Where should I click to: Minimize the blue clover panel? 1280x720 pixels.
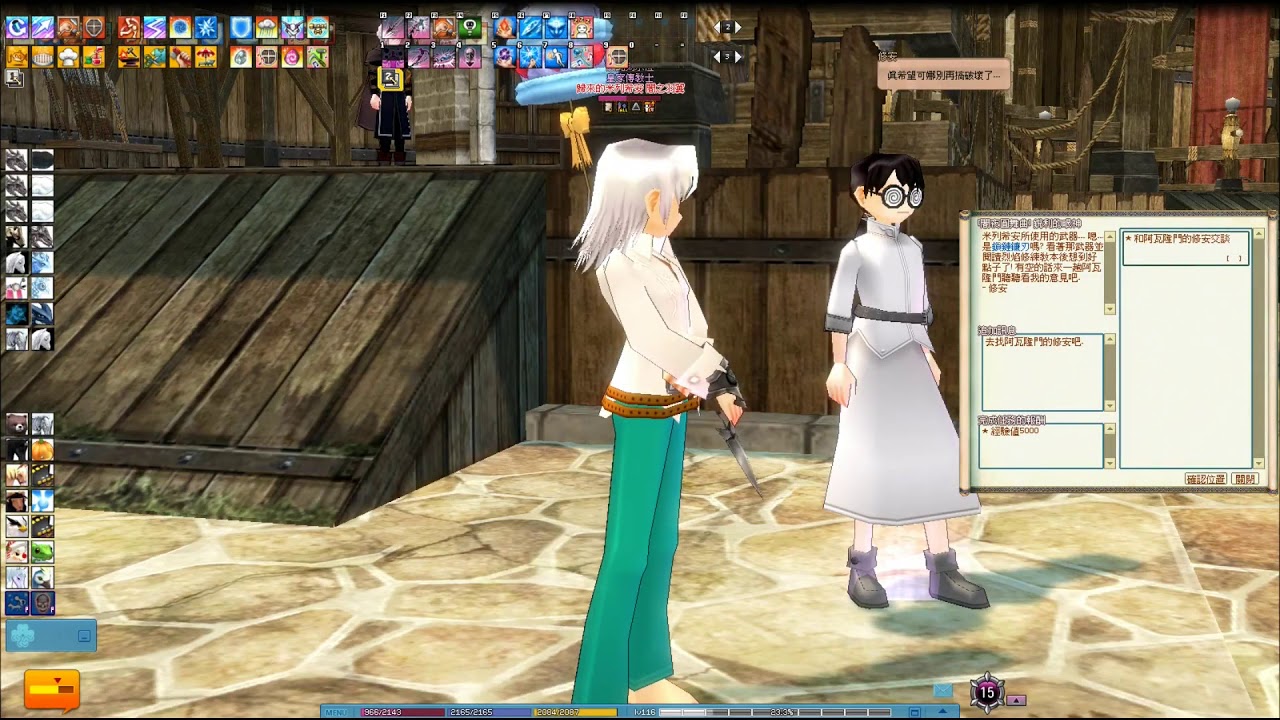tap(84, 635)
